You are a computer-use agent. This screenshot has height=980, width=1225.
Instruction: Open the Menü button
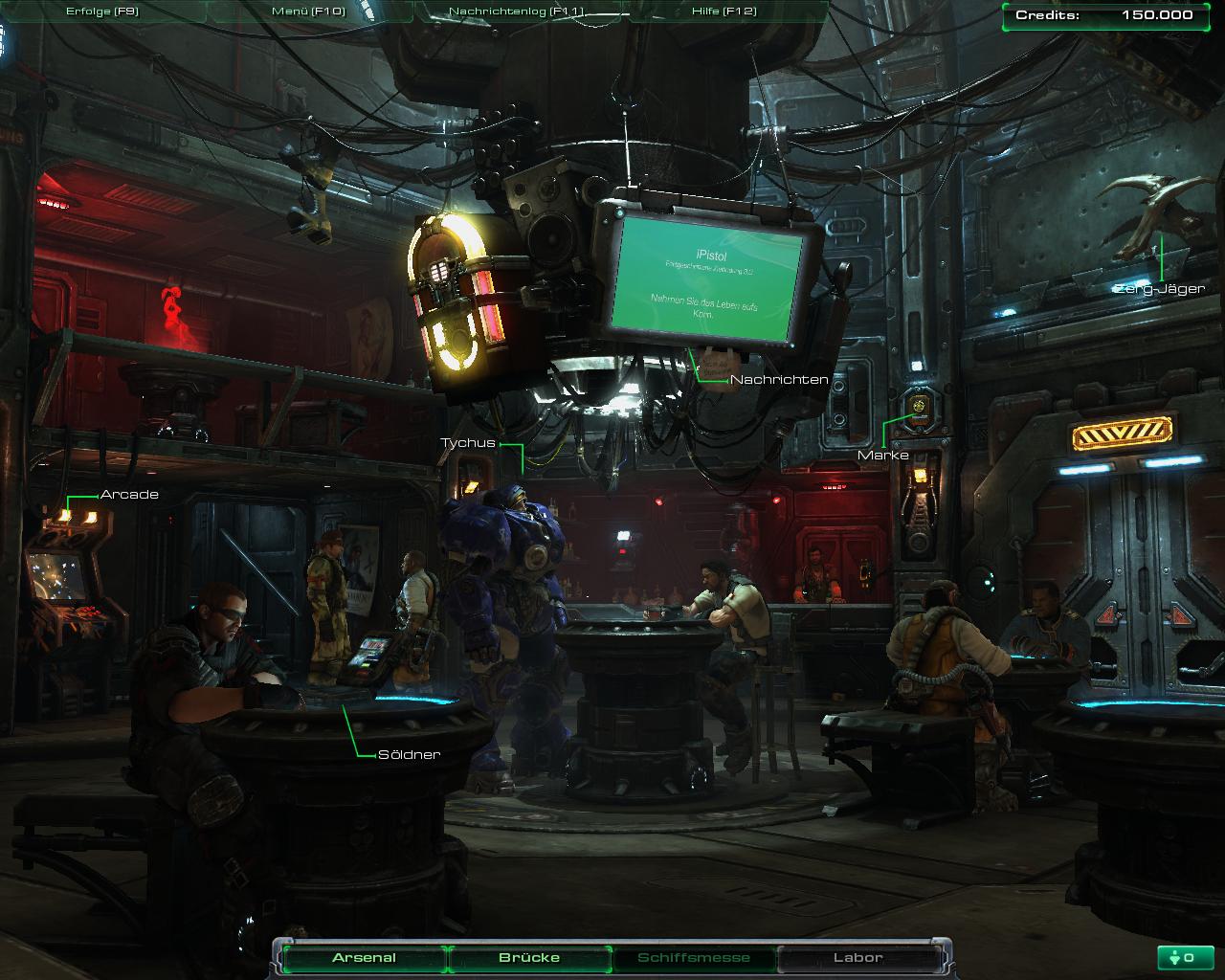tap(308, 11)
